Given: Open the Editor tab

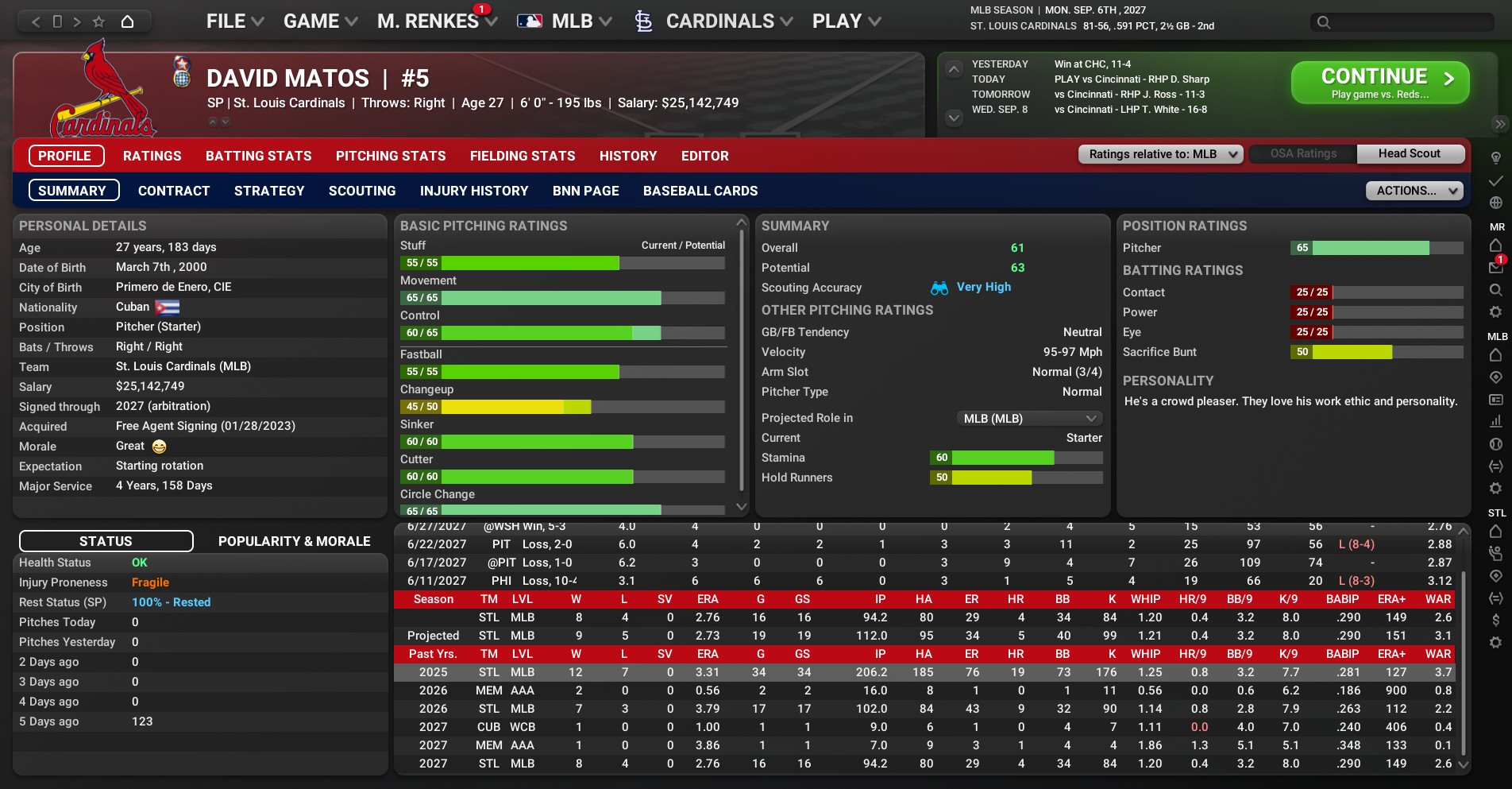Looking at the screenshot, I should pos(704,156).
